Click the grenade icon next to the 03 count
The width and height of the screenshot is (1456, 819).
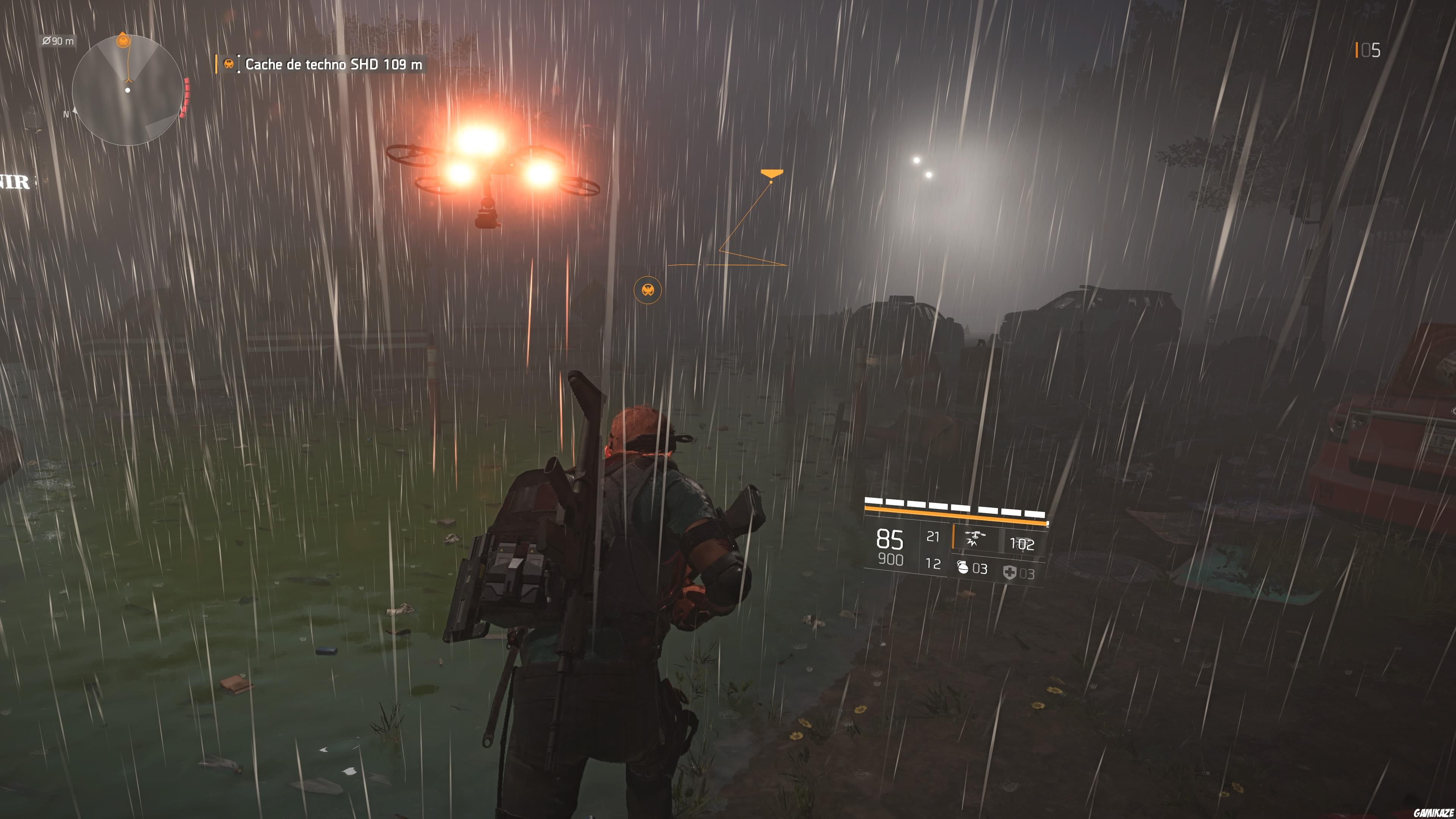click(964, 569)
